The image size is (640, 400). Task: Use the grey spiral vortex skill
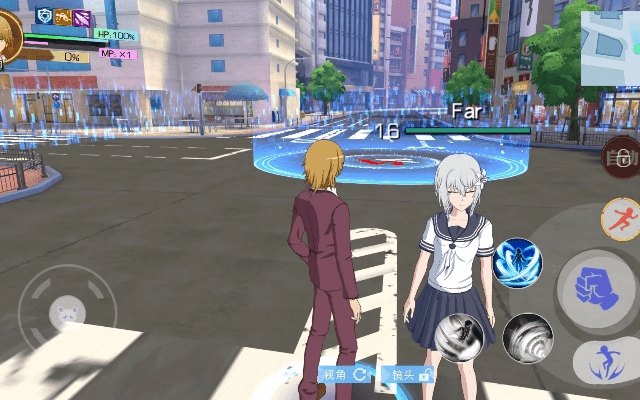(x=527, y=338)
